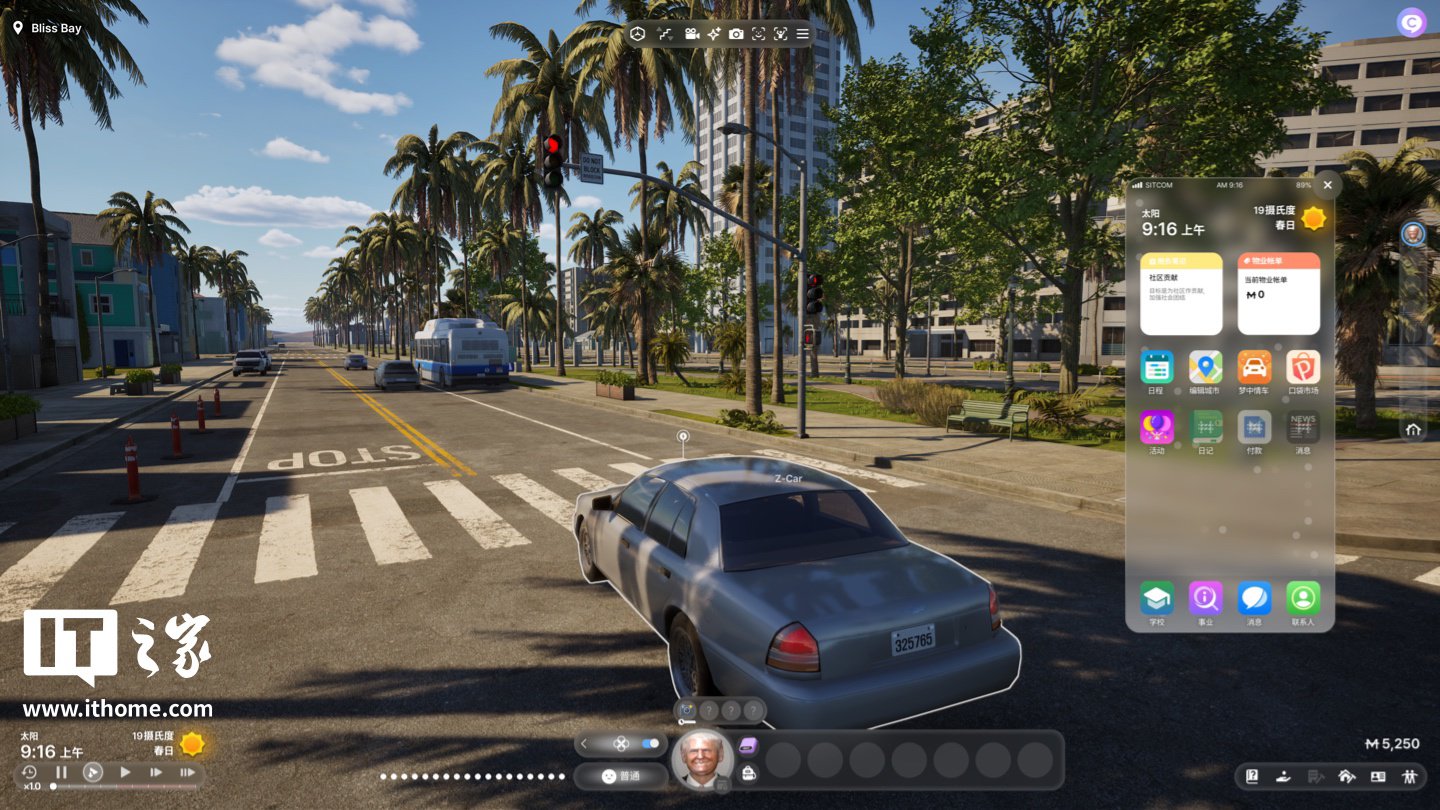Image resolution: width=1440 pixels, height=810 pixels.
Task: Open the 事业 career app
Action: [1206, 598]
